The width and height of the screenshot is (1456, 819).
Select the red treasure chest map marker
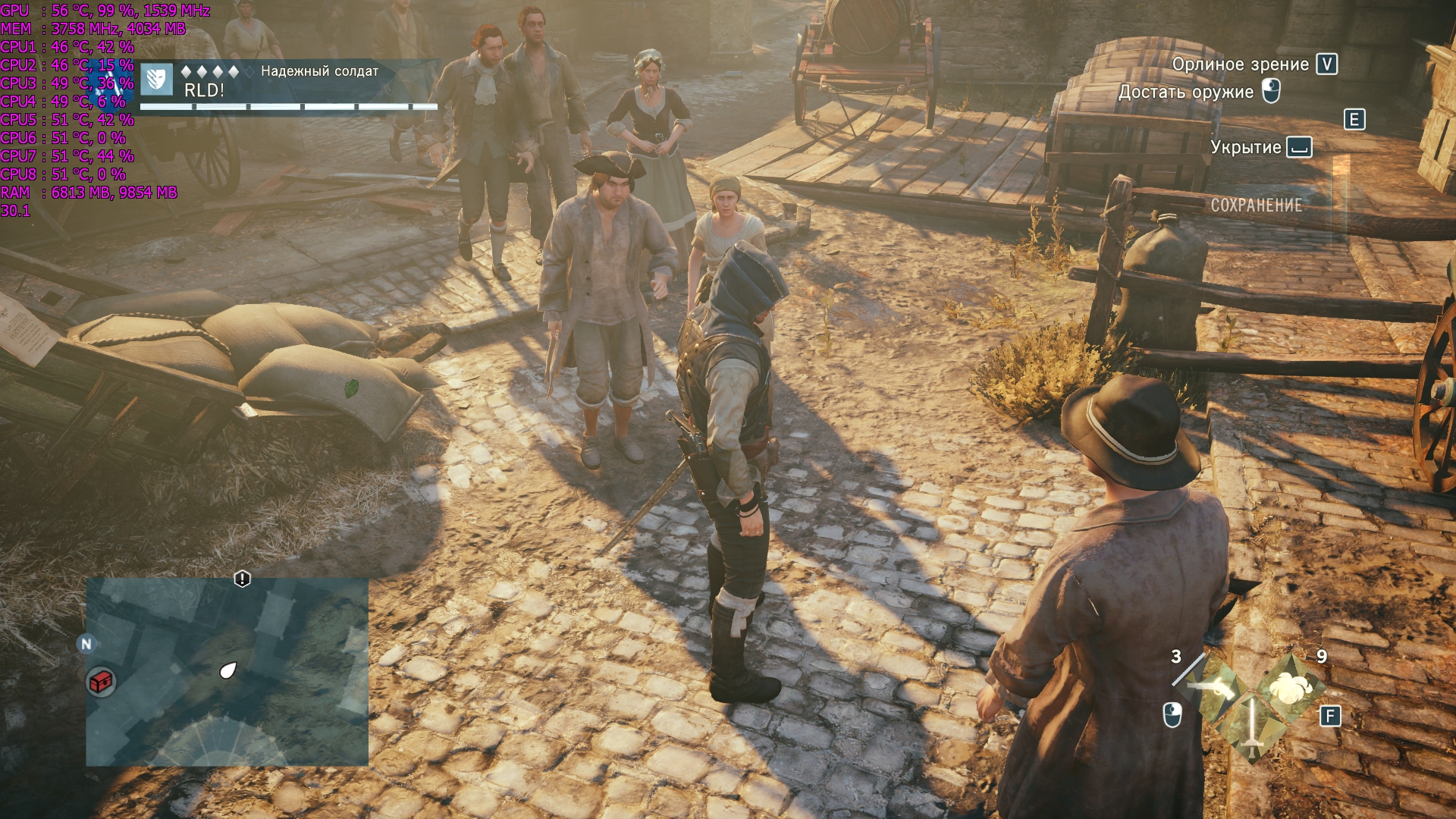coord(101,682)
